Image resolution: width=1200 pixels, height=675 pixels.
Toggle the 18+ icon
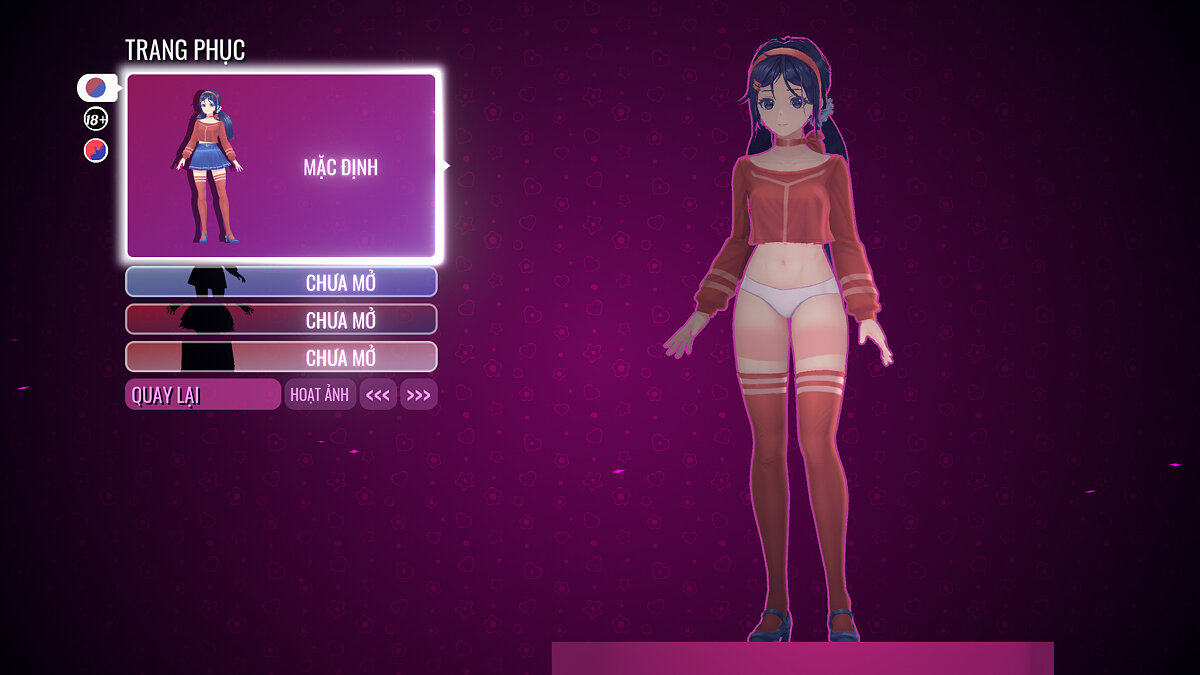[96, 120]
